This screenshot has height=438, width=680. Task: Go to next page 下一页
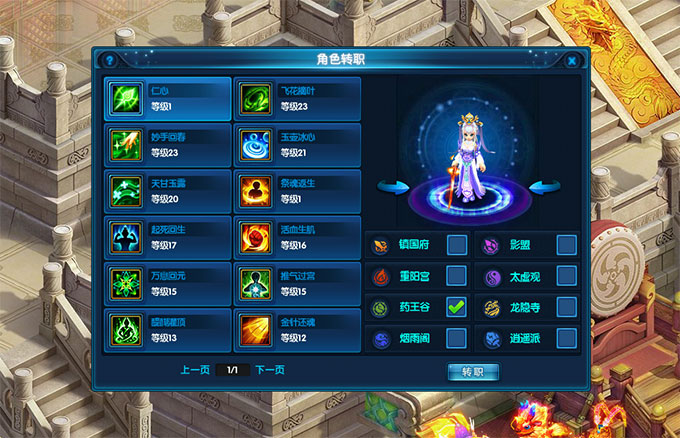(269, 370)
